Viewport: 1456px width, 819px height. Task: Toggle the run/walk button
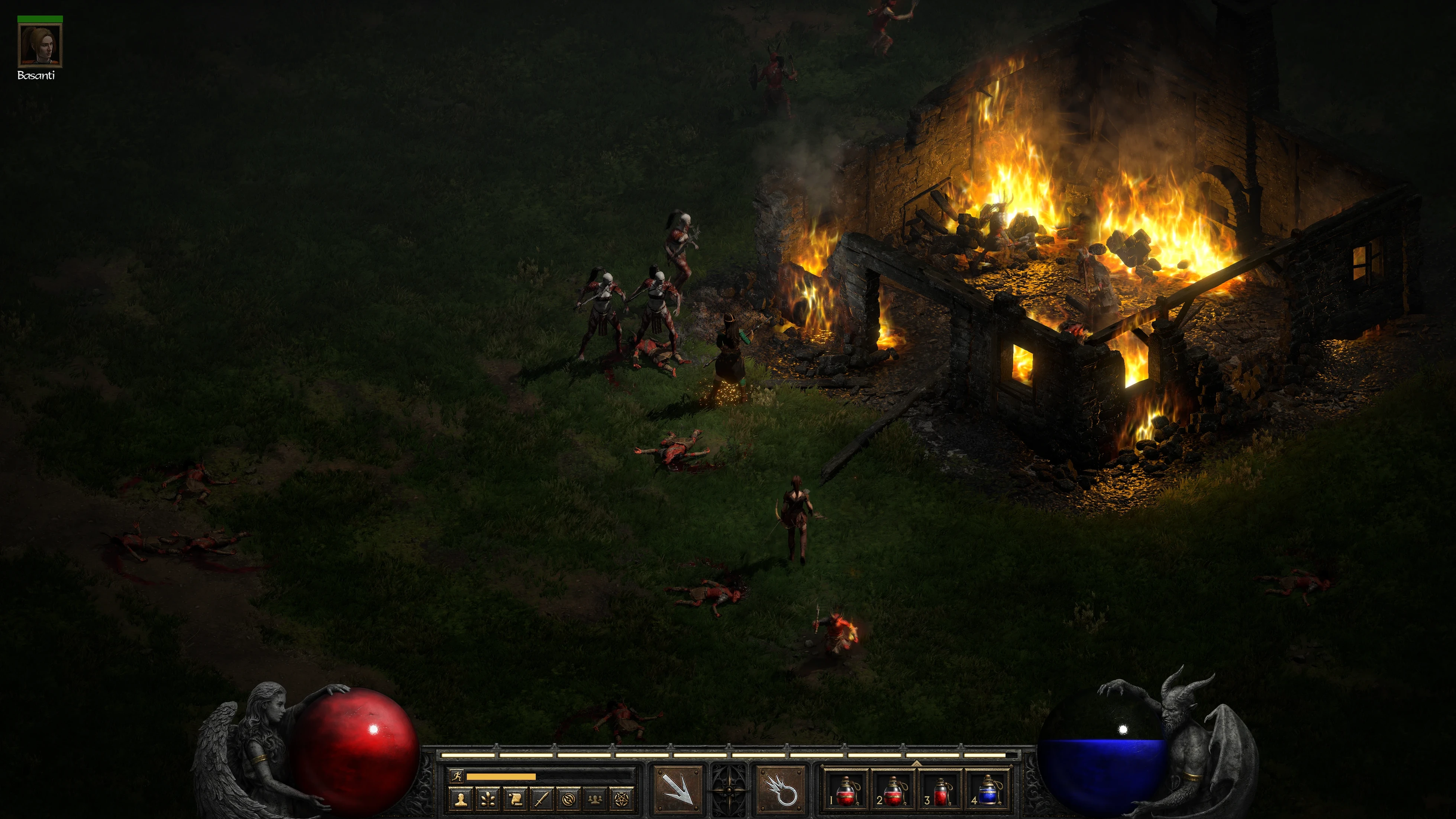pos(457,776)
